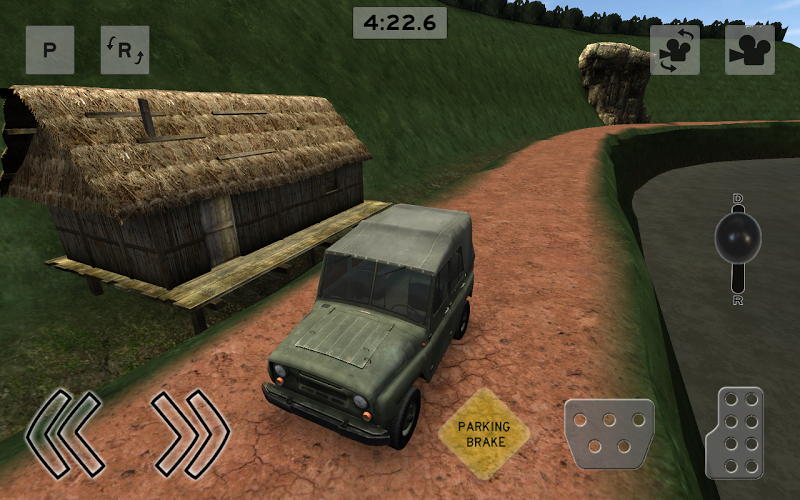Switch camera view with the rotating camera icon
Viewport: 800px width, 500px height.
[x=675, y=50]
